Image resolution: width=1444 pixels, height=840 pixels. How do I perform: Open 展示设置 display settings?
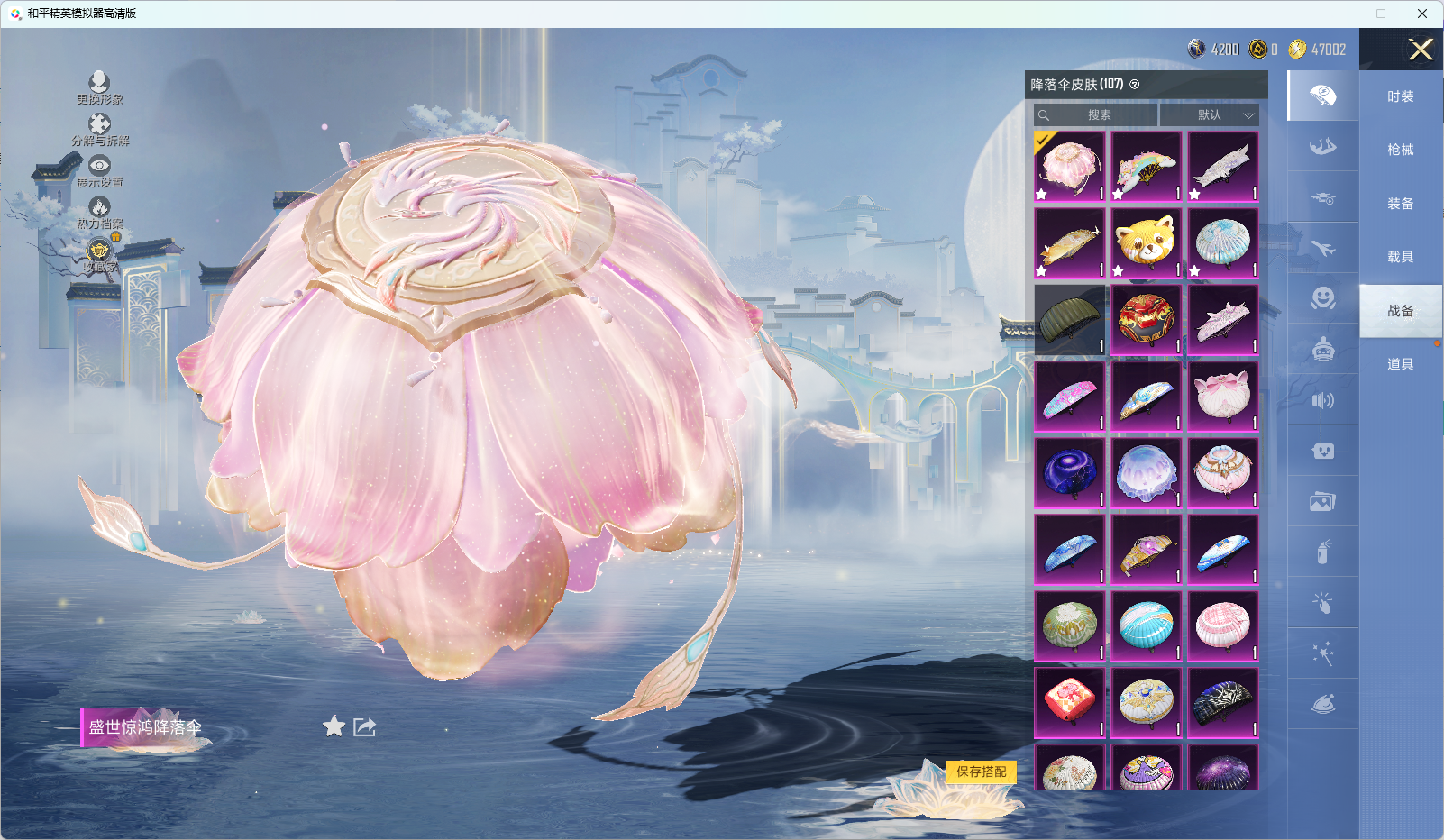coord(99,171)
